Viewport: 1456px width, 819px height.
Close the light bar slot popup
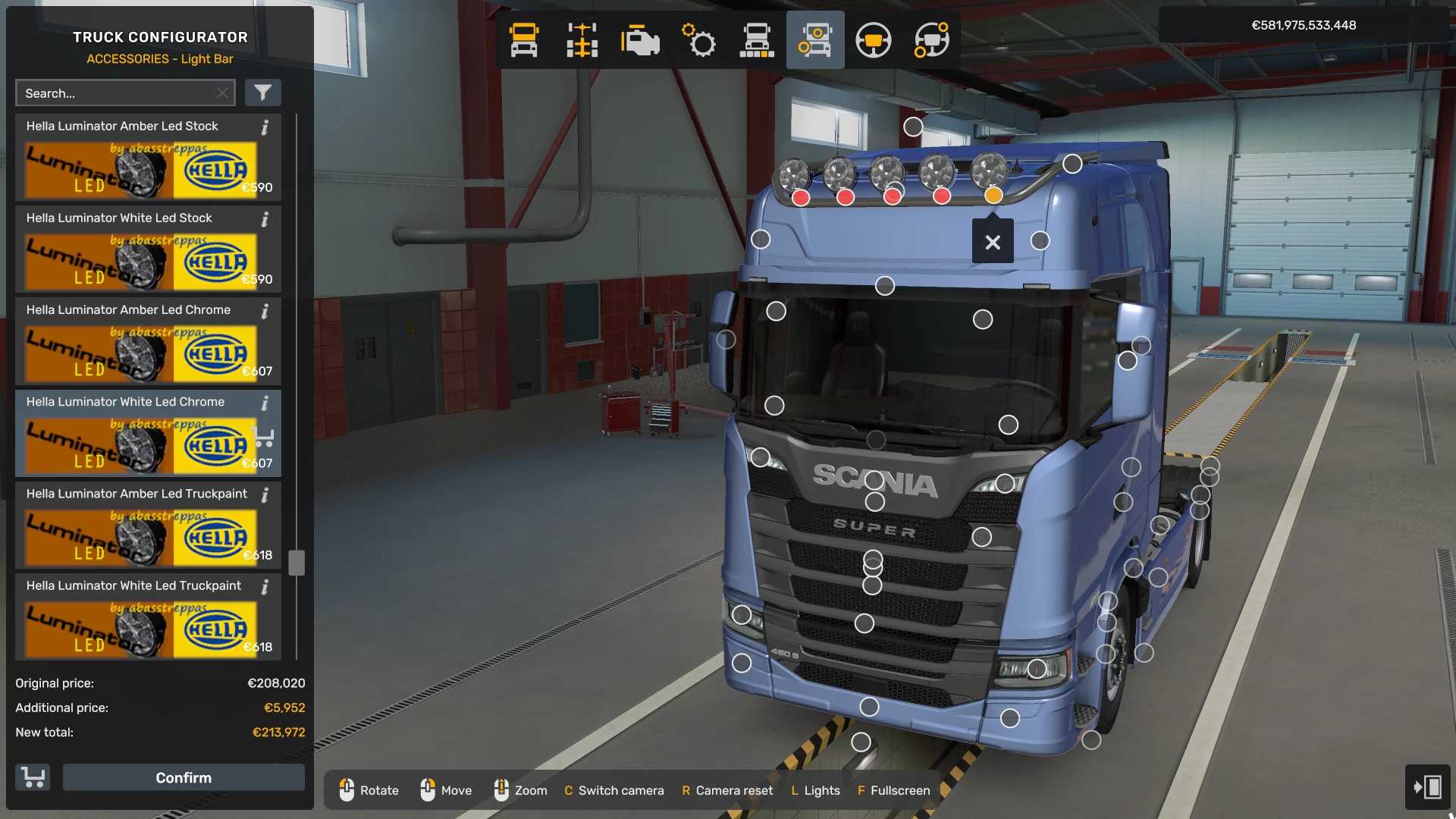pos(993,242)
